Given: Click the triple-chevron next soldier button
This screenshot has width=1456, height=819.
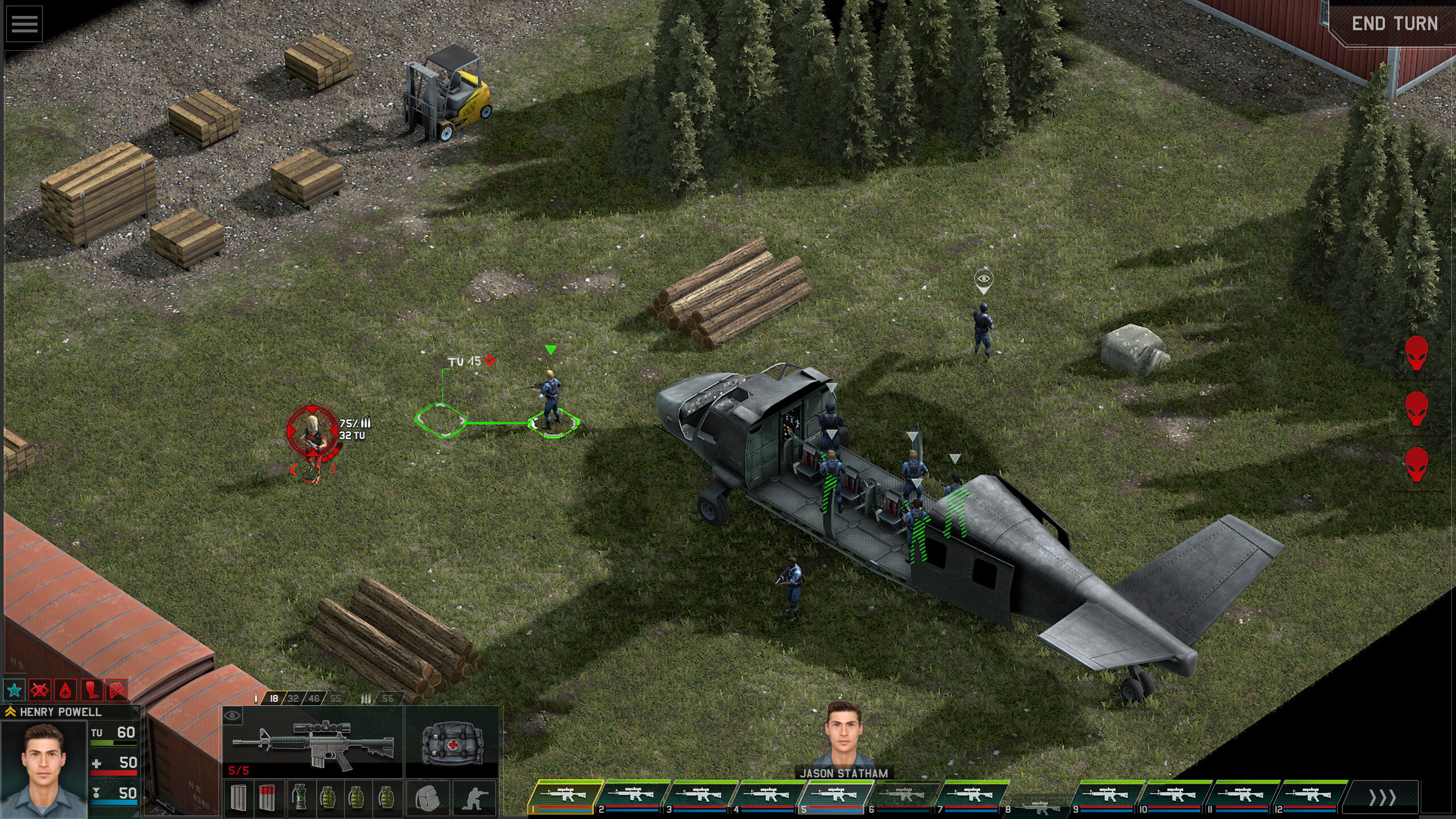Looking at the screenshot, I should (x=1381, y=797).
